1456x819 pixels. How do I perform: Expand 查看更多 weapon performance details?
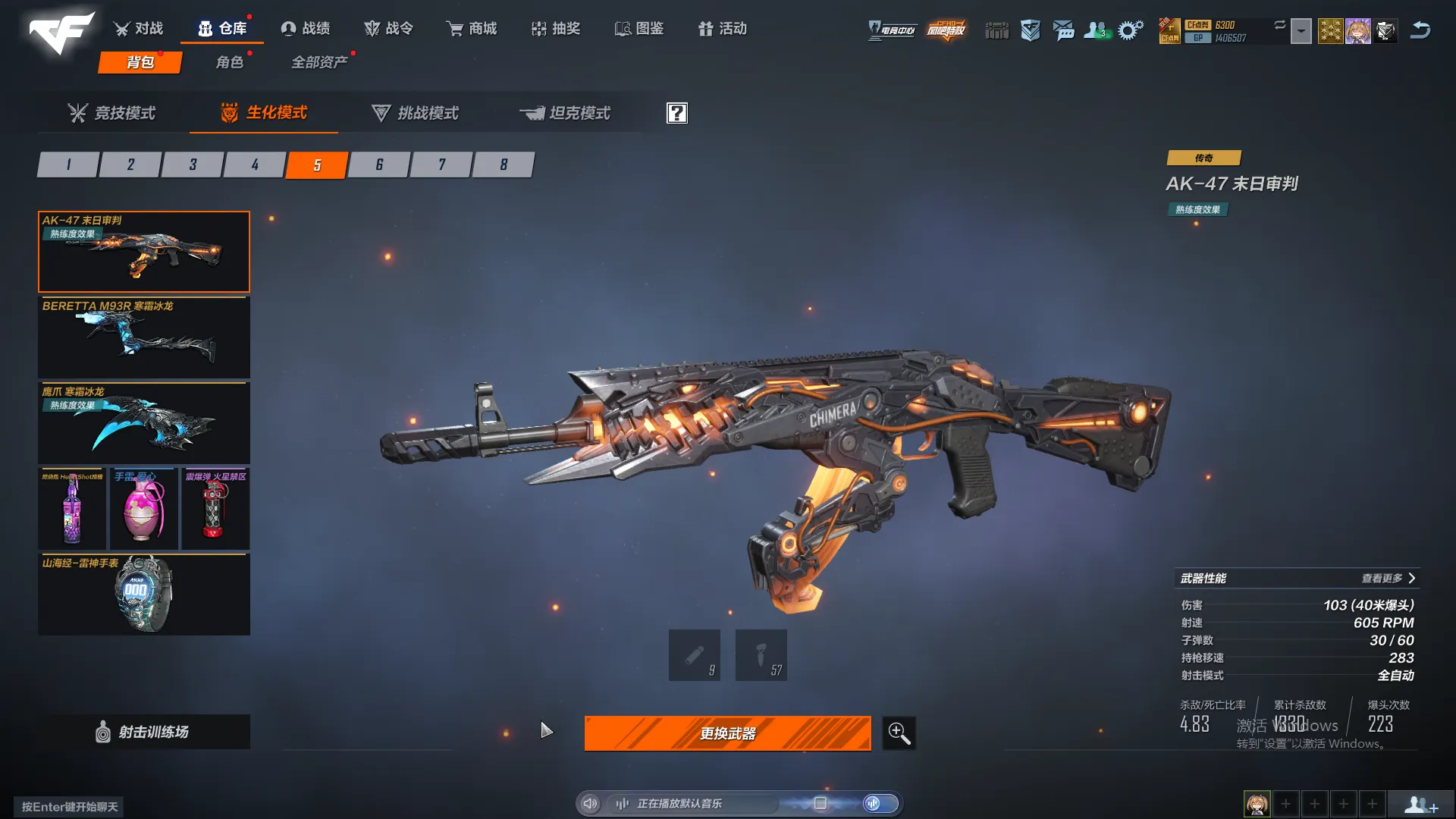click(x=1388, y=579)
